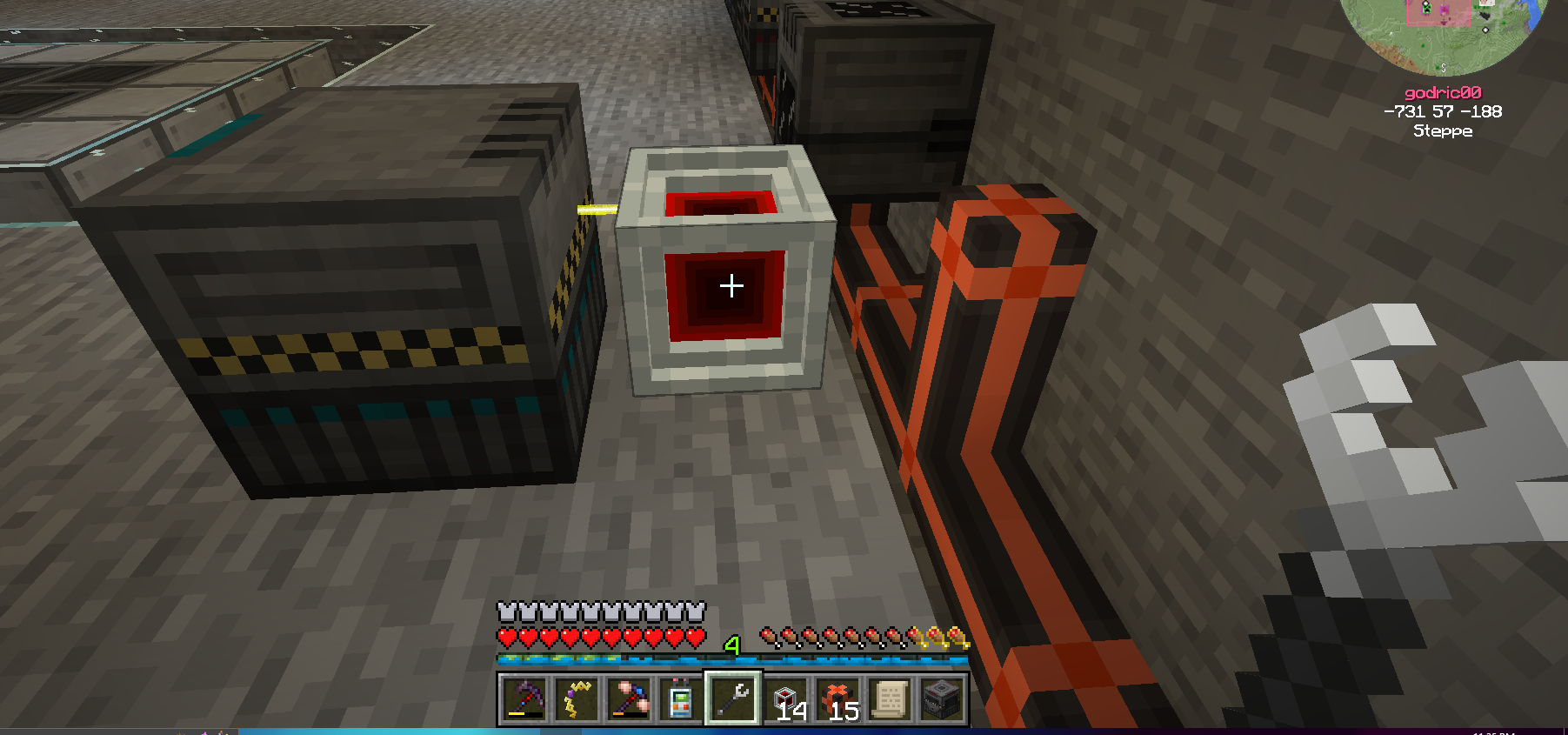Click the white waypoint dot on the minimap
Viewport: 1568px width, 735px height.
click(x=1485, y=30)
